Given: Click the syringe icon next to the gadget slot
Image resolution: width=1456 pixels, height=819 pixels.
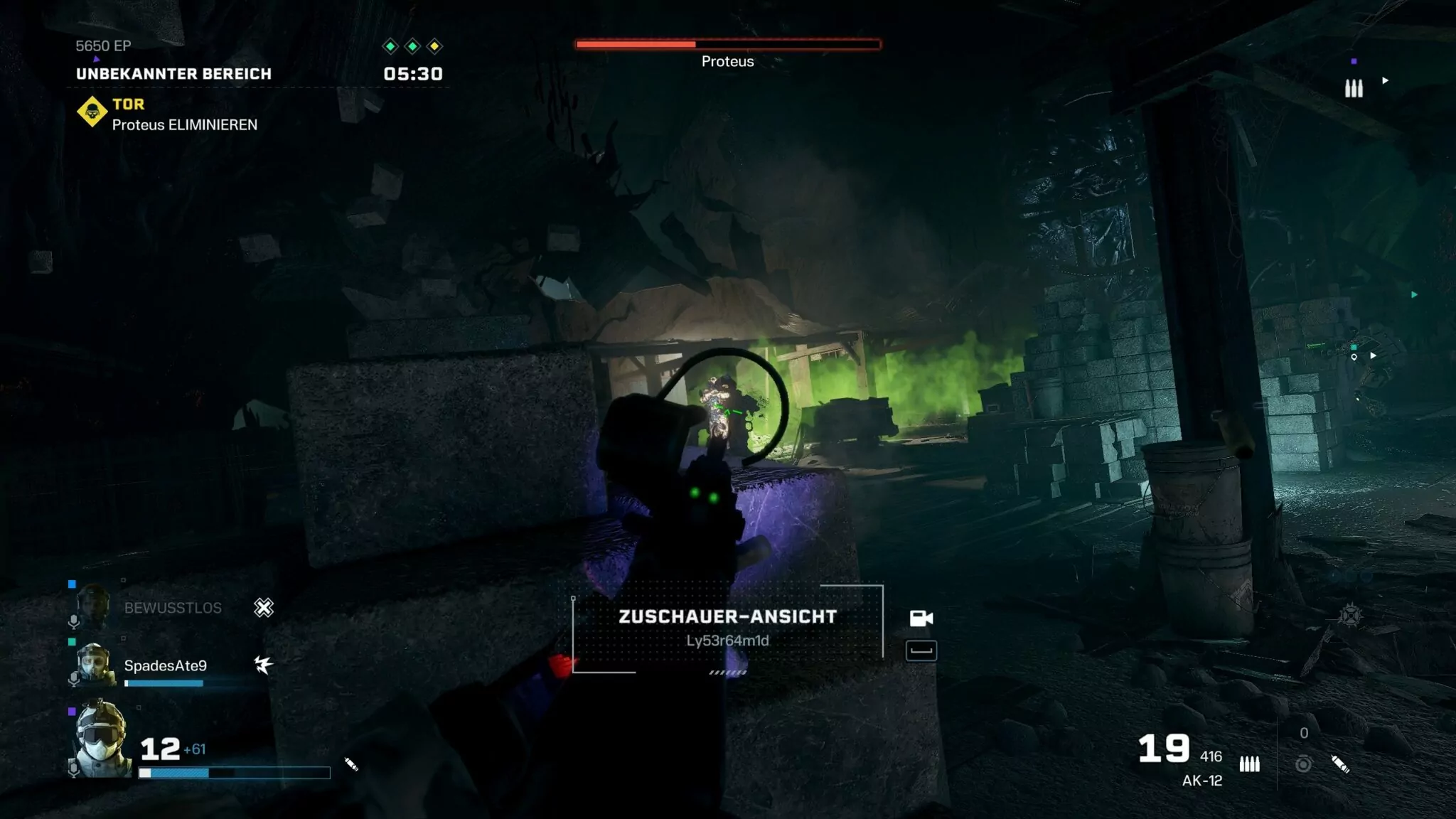Looking at the screenshot, I should click(1340, 764).
